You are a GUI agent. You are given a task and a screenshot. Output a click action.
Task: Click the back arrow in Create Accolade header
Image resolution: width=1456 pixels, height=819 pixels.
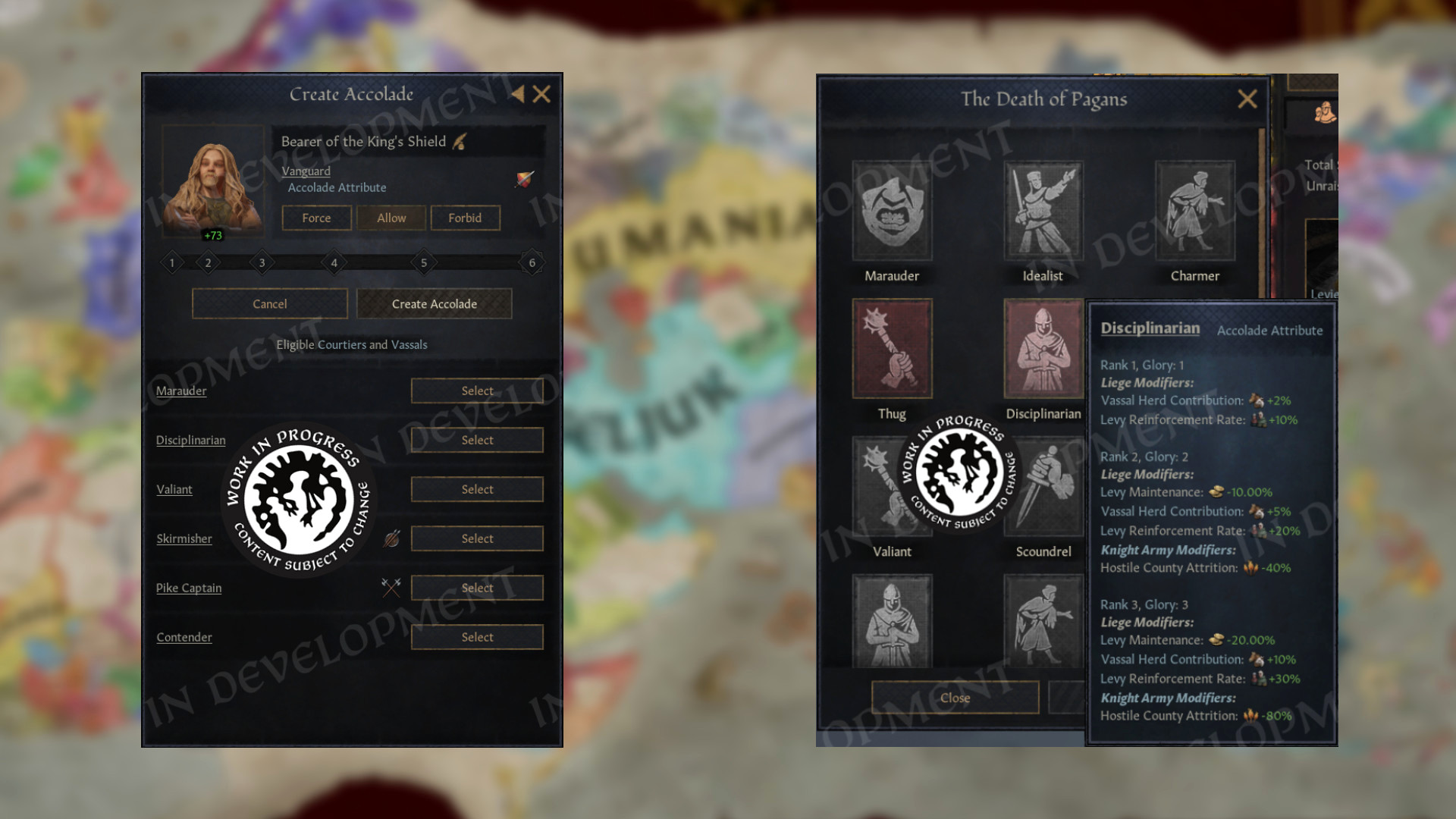[x=516, y=94]
